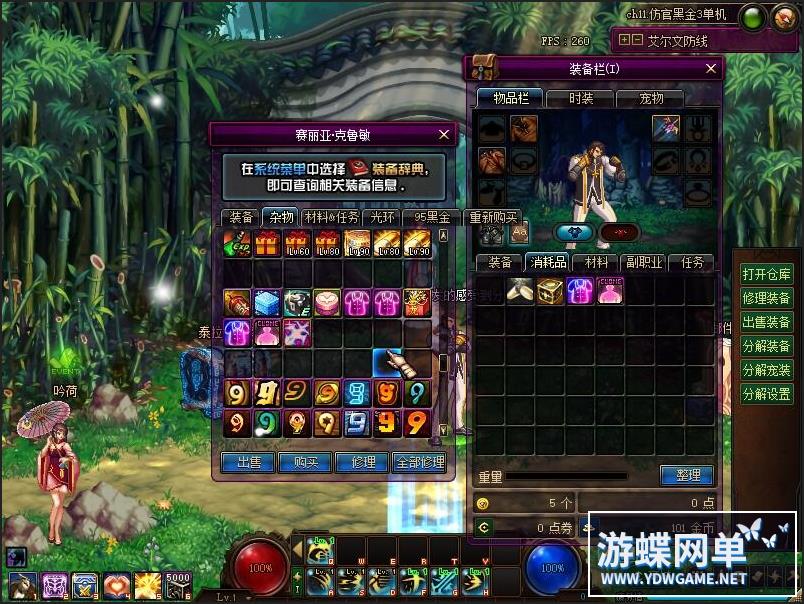
Task: Show the 材料 materials inventory tab
Action: tap(597, 262)
